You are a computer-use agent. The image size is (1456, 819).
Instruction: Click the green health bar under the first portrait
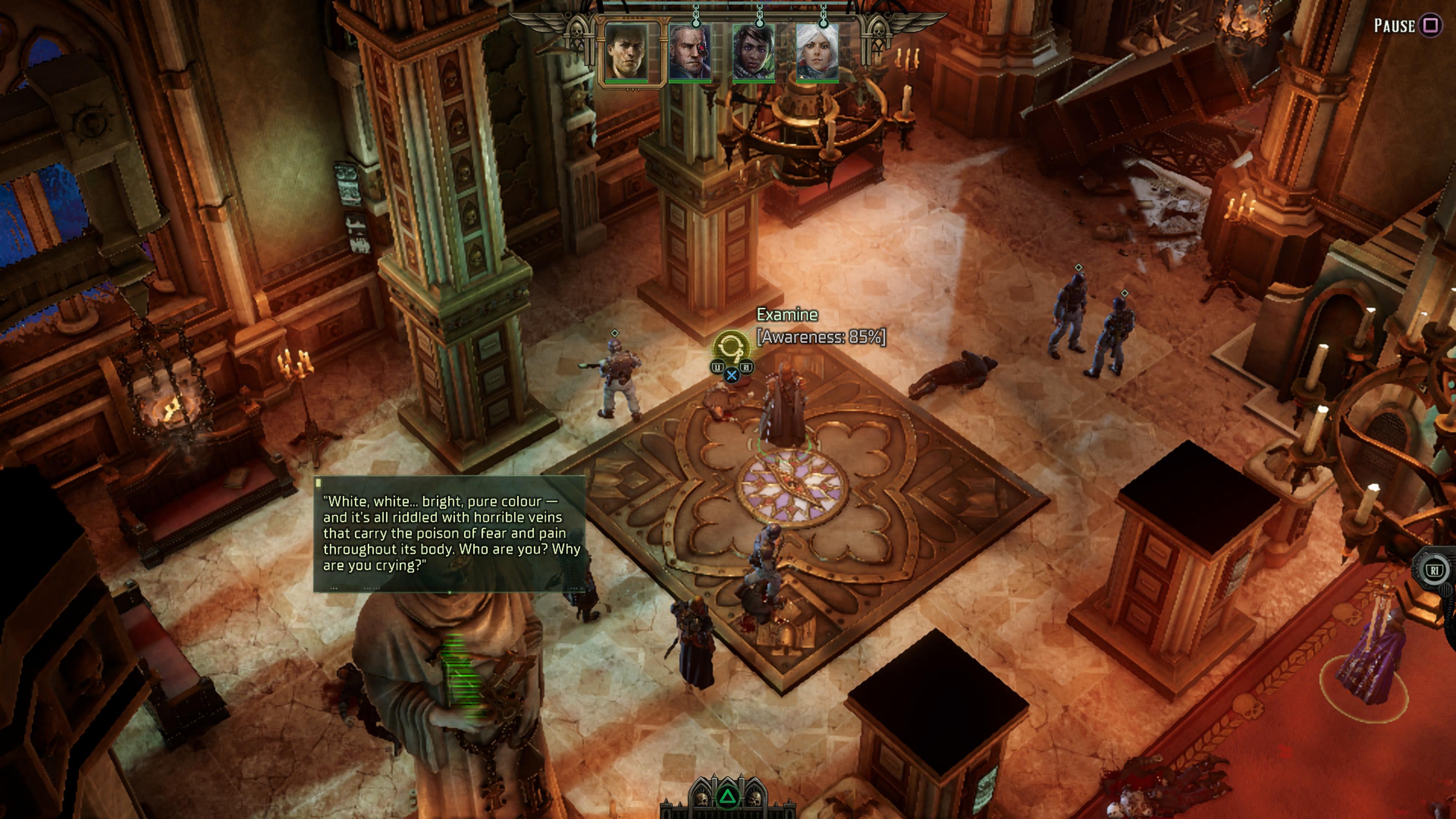626,83
